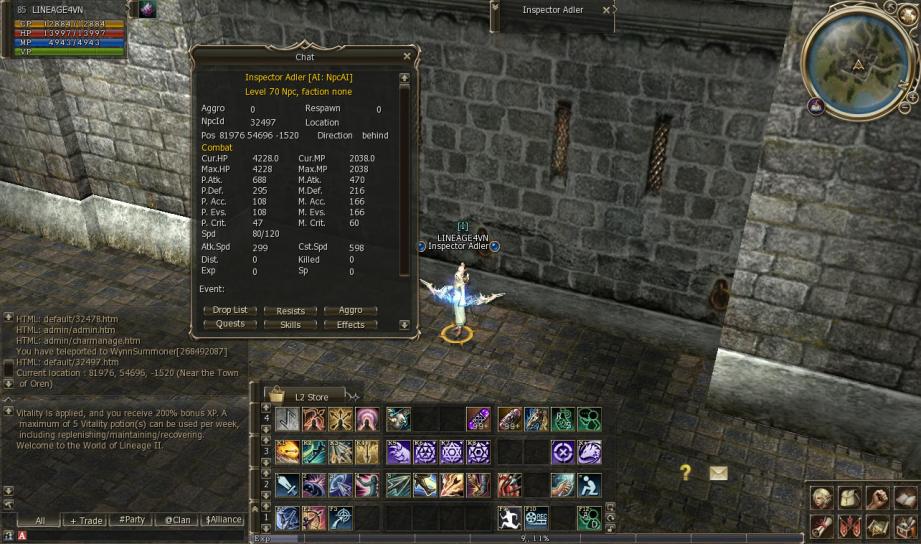Select the Clan chat tab
Viewport: 921px width, 544px height.
pyautogui.click(x=177, y=520)
